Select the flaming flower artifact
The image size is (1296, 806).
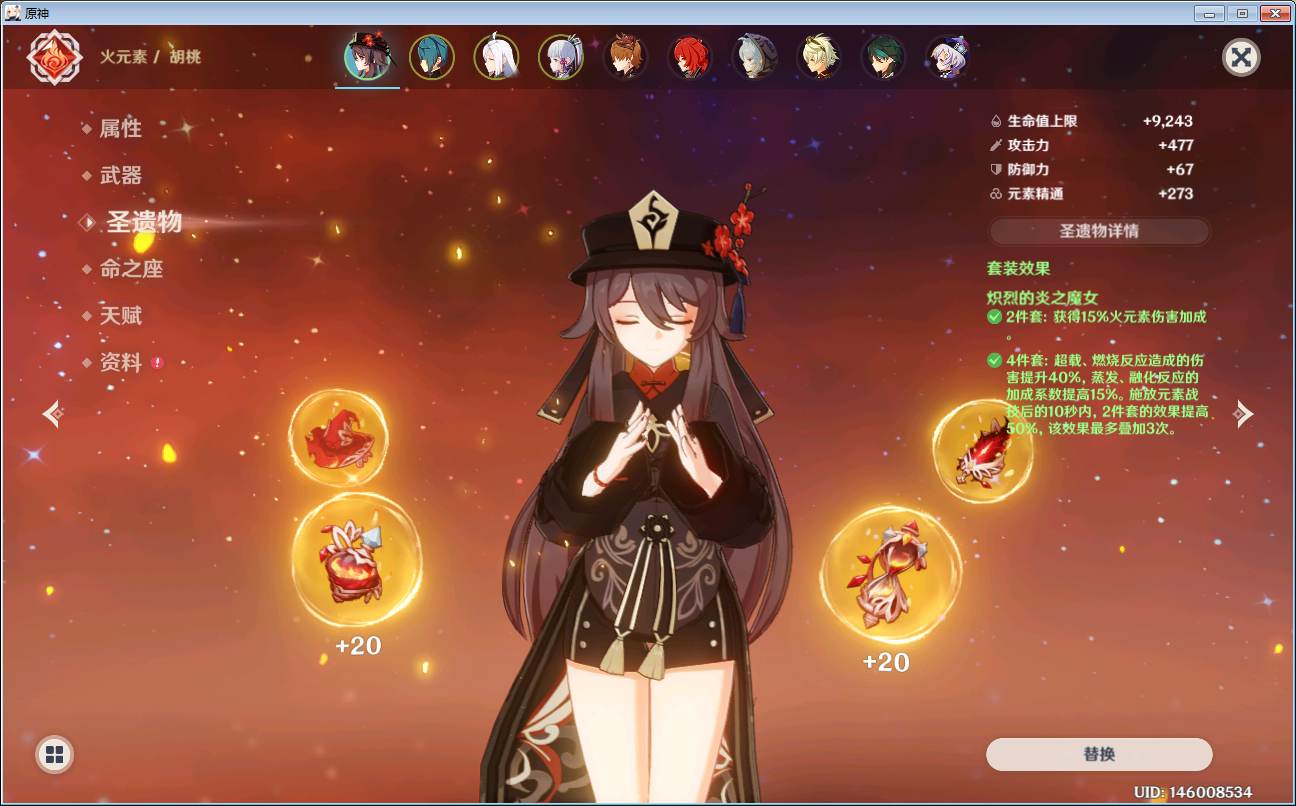(356, 560)
